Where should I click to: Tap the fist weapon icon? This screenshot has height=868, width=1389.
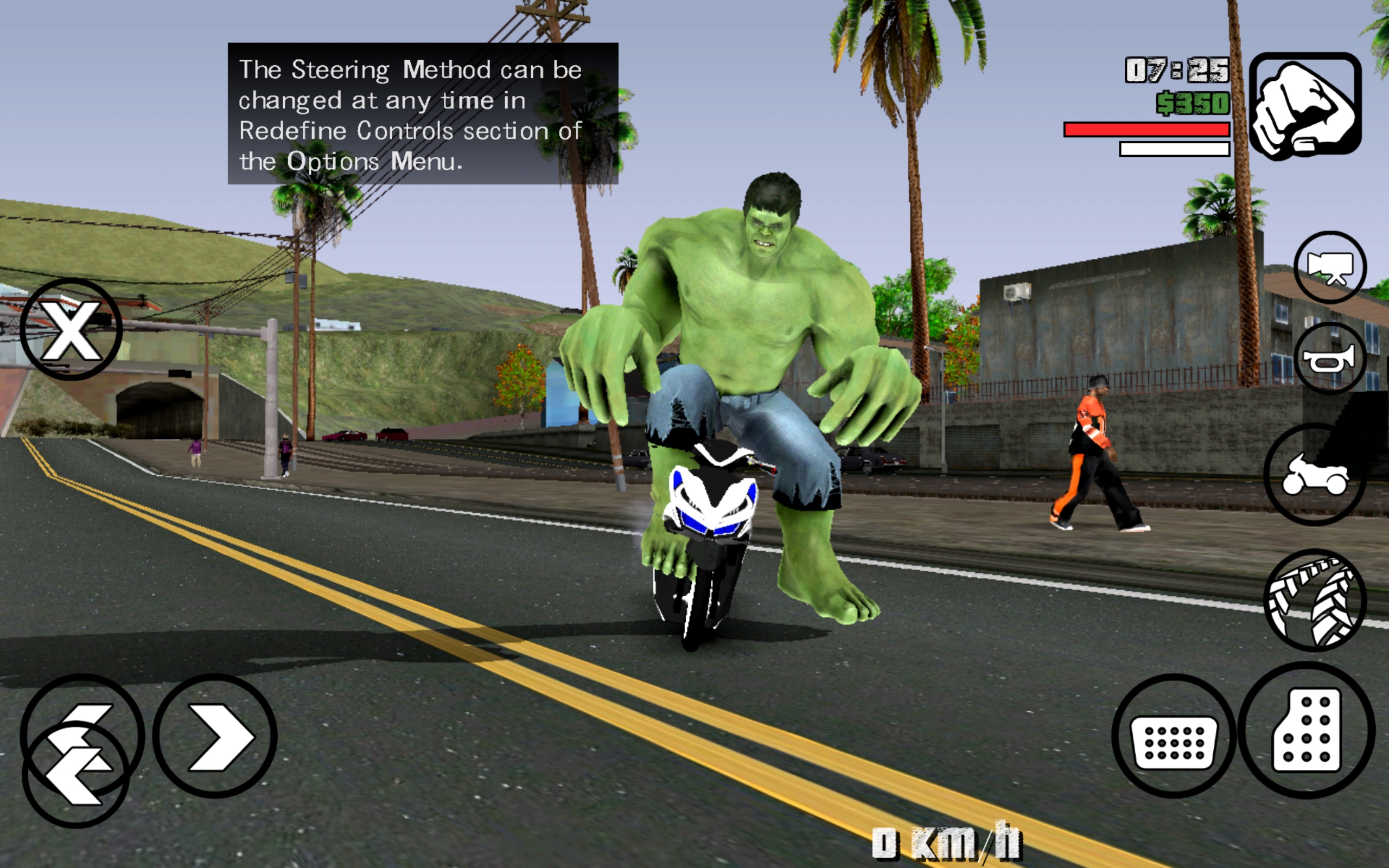tap(1304, 106)
